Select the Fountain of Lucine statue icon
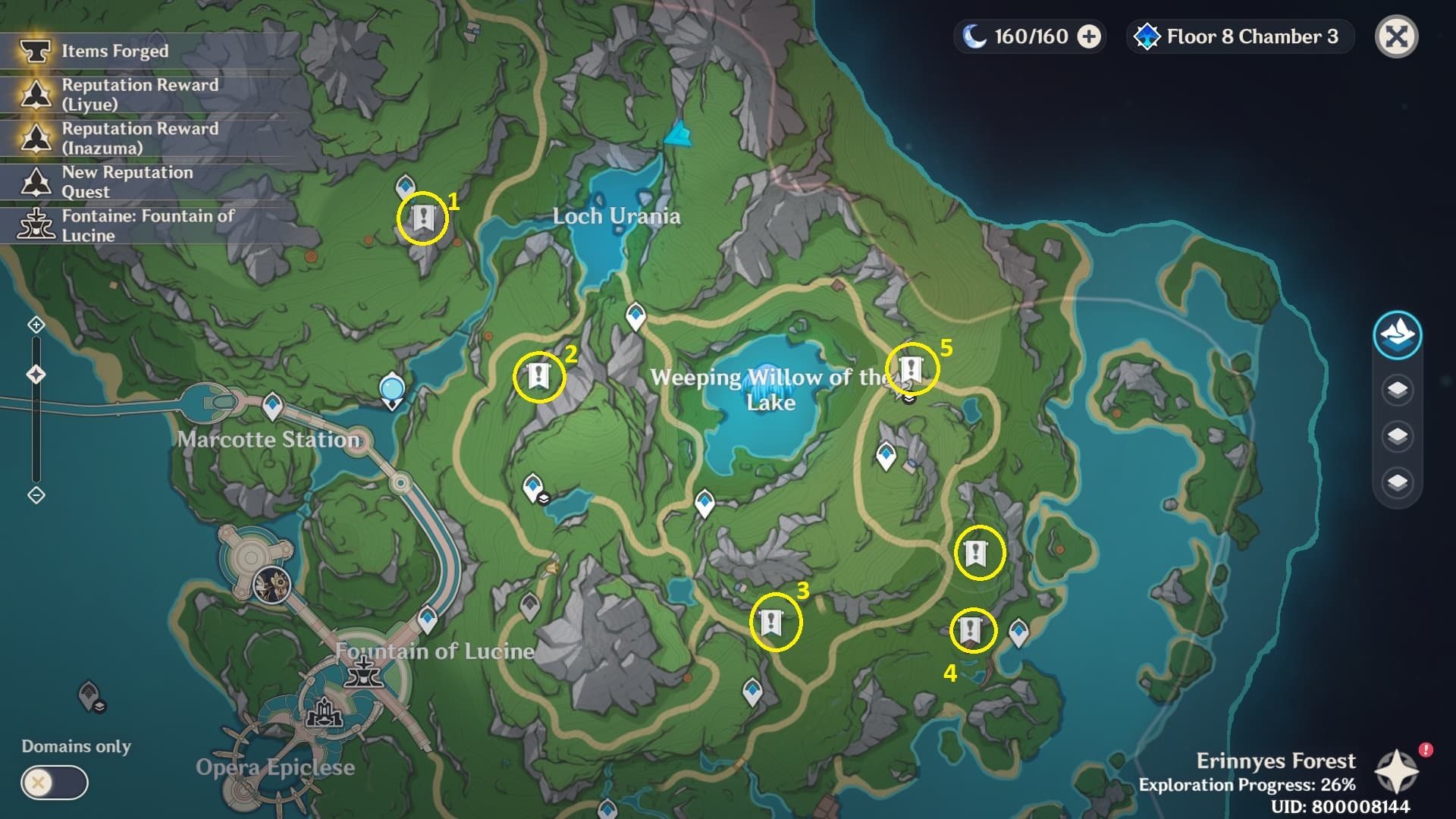 pyautogui.click(x=364, y=672)
